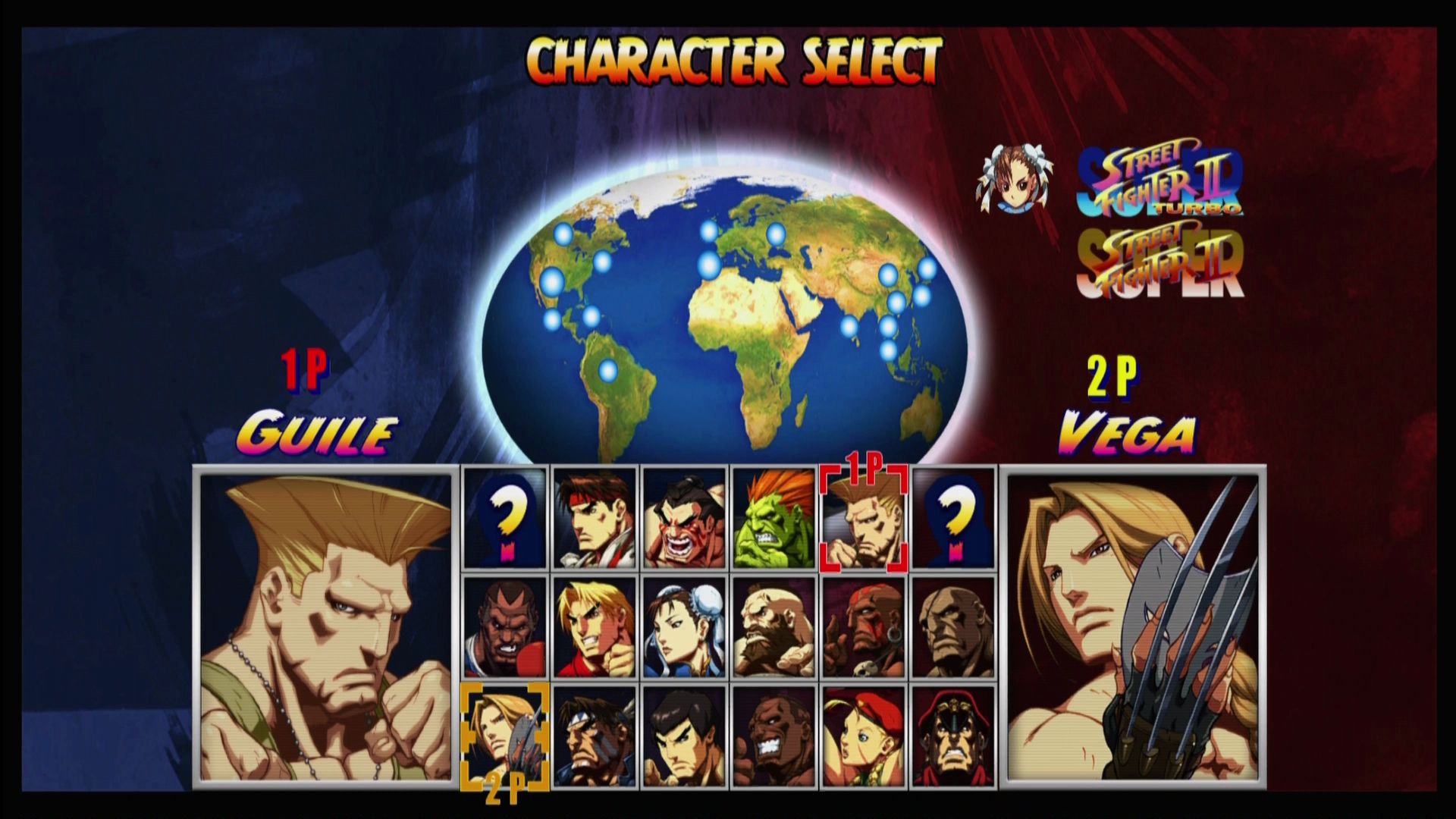Choose the Super Street Fighter II Turbo logo
The image size is (1456, 819).
[1159, 182]
